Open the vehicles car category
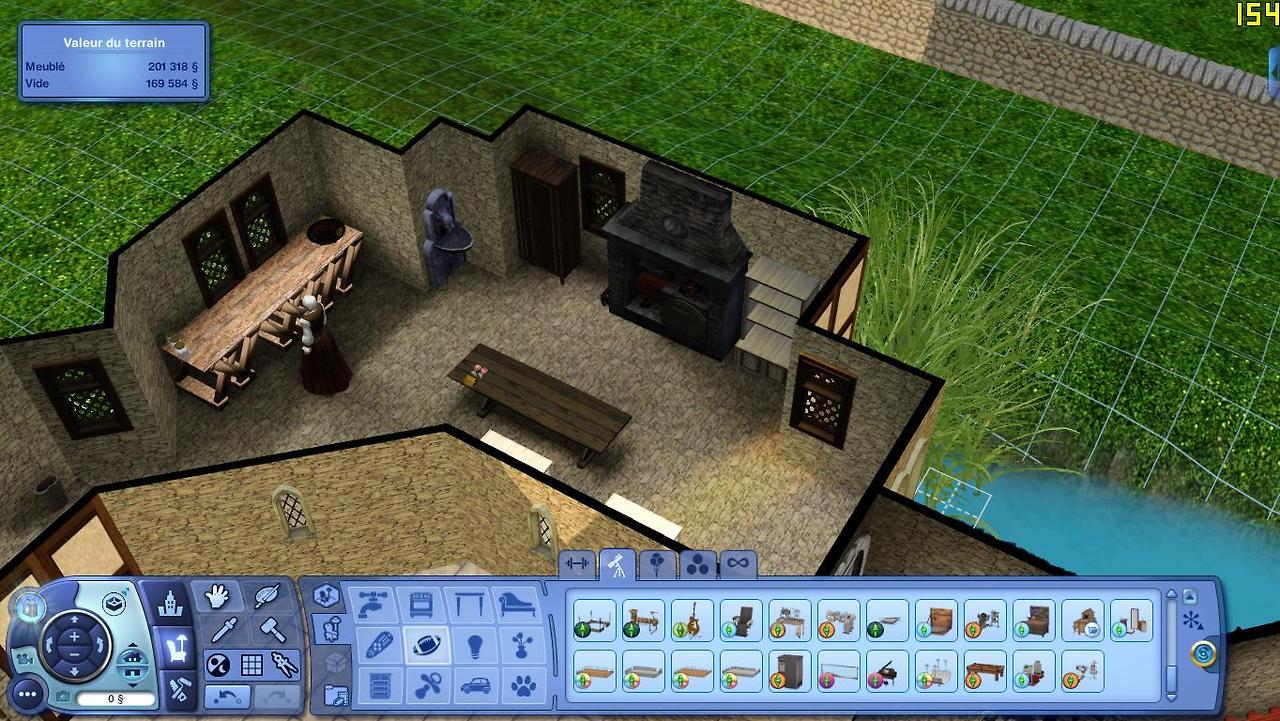Image resolution: width=1280 pixels, height=721 pixels. pos(474,686)
